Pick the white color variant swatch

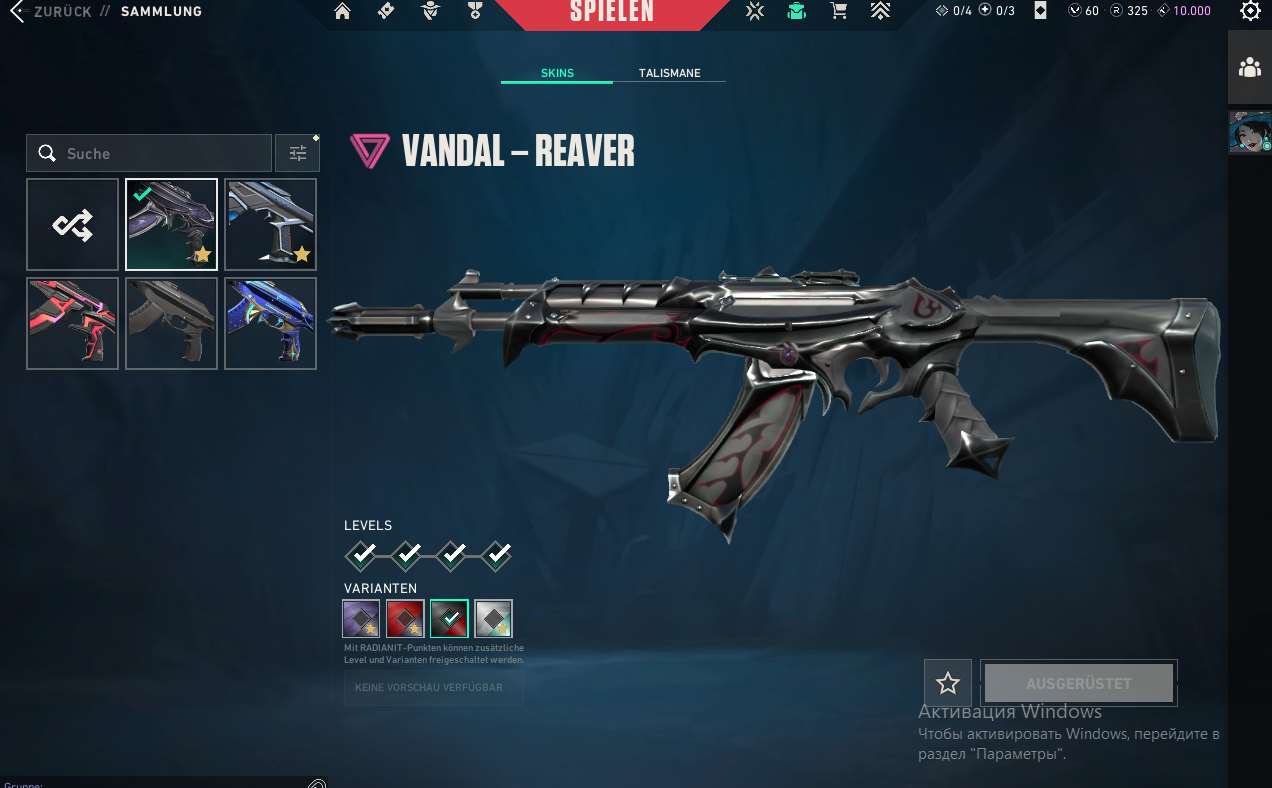(493, 618)
